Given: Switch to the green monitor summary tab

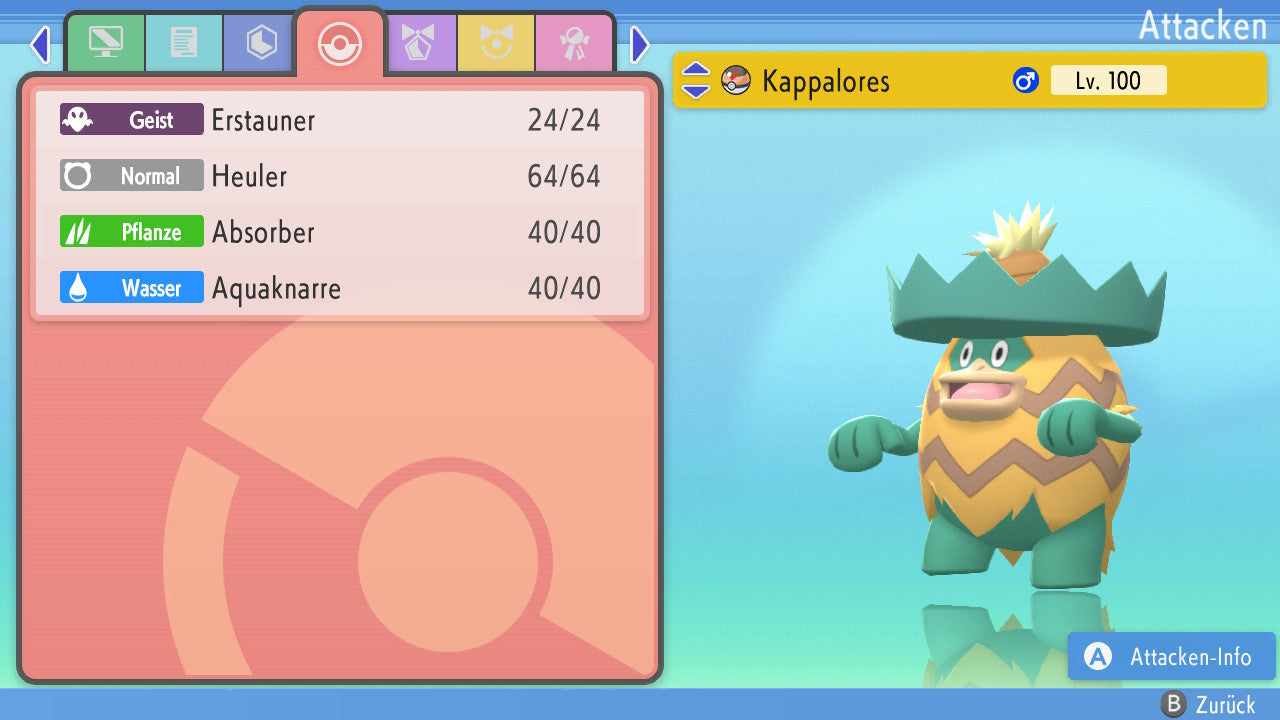Looking at the screenshot, I should click(x=105, y=43).
